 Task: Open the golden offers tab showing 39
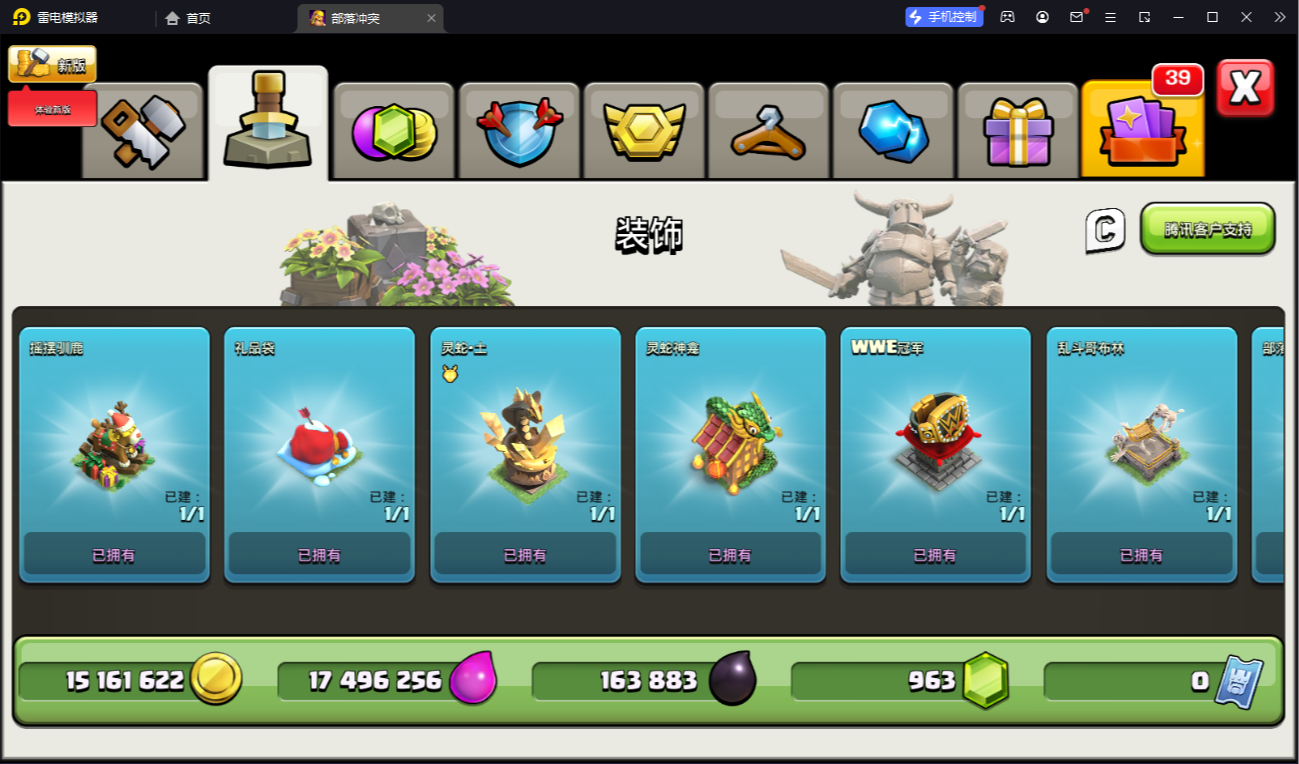pos(1143,131)
